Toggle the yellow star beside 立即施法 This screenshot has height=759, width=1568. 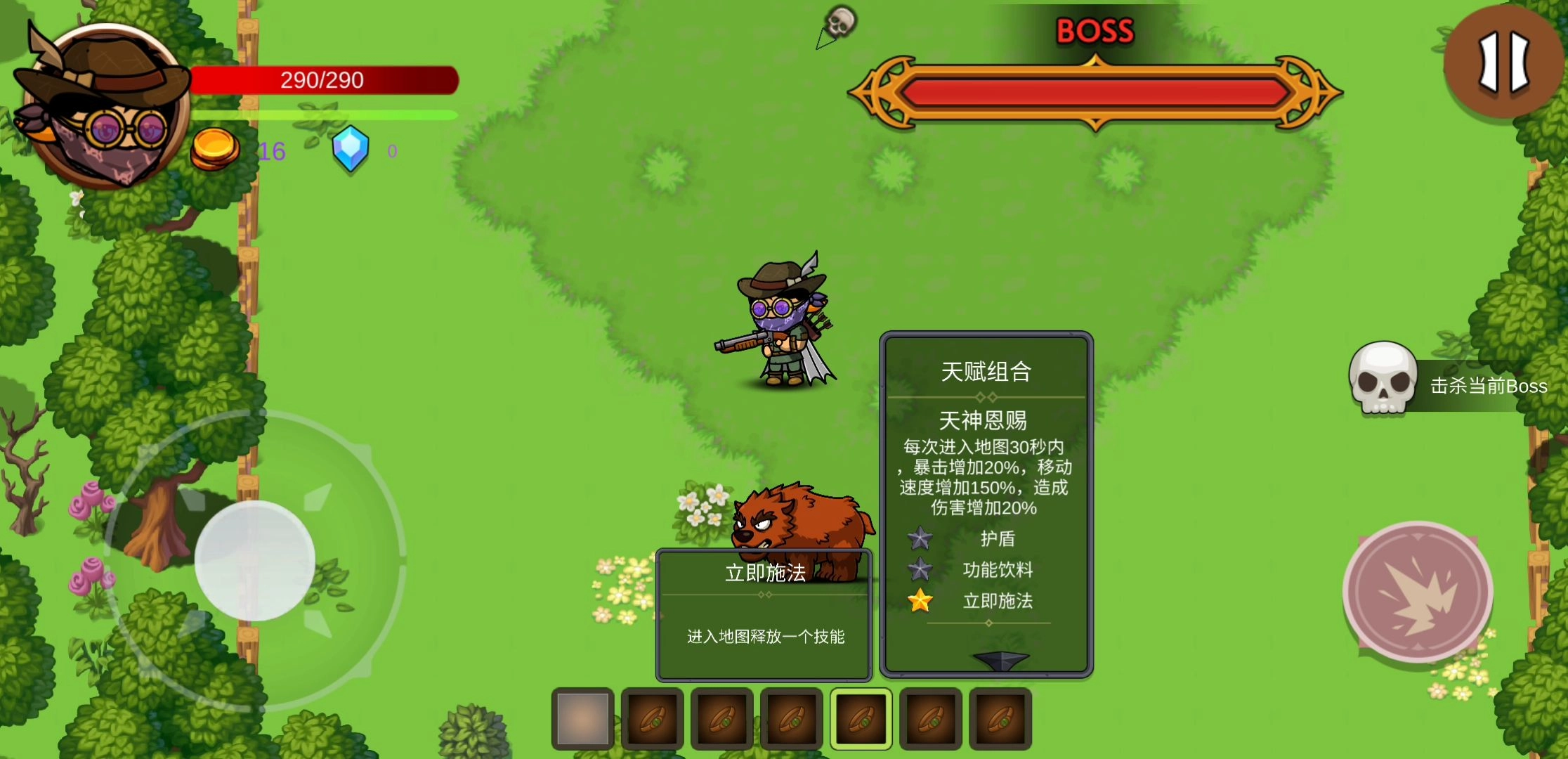(919, 601)
